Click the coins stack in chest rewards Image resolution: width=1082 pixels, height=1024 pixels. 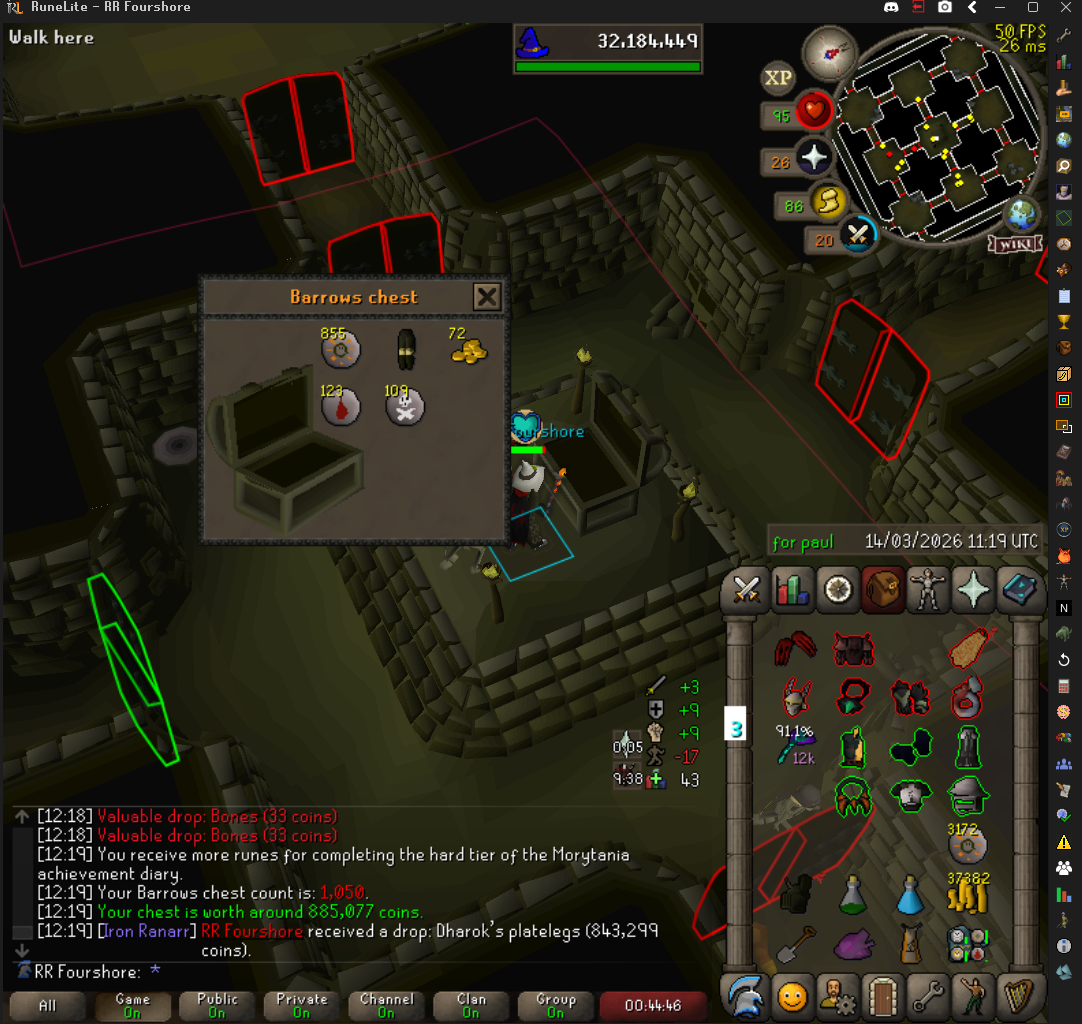tap(468, 350)
